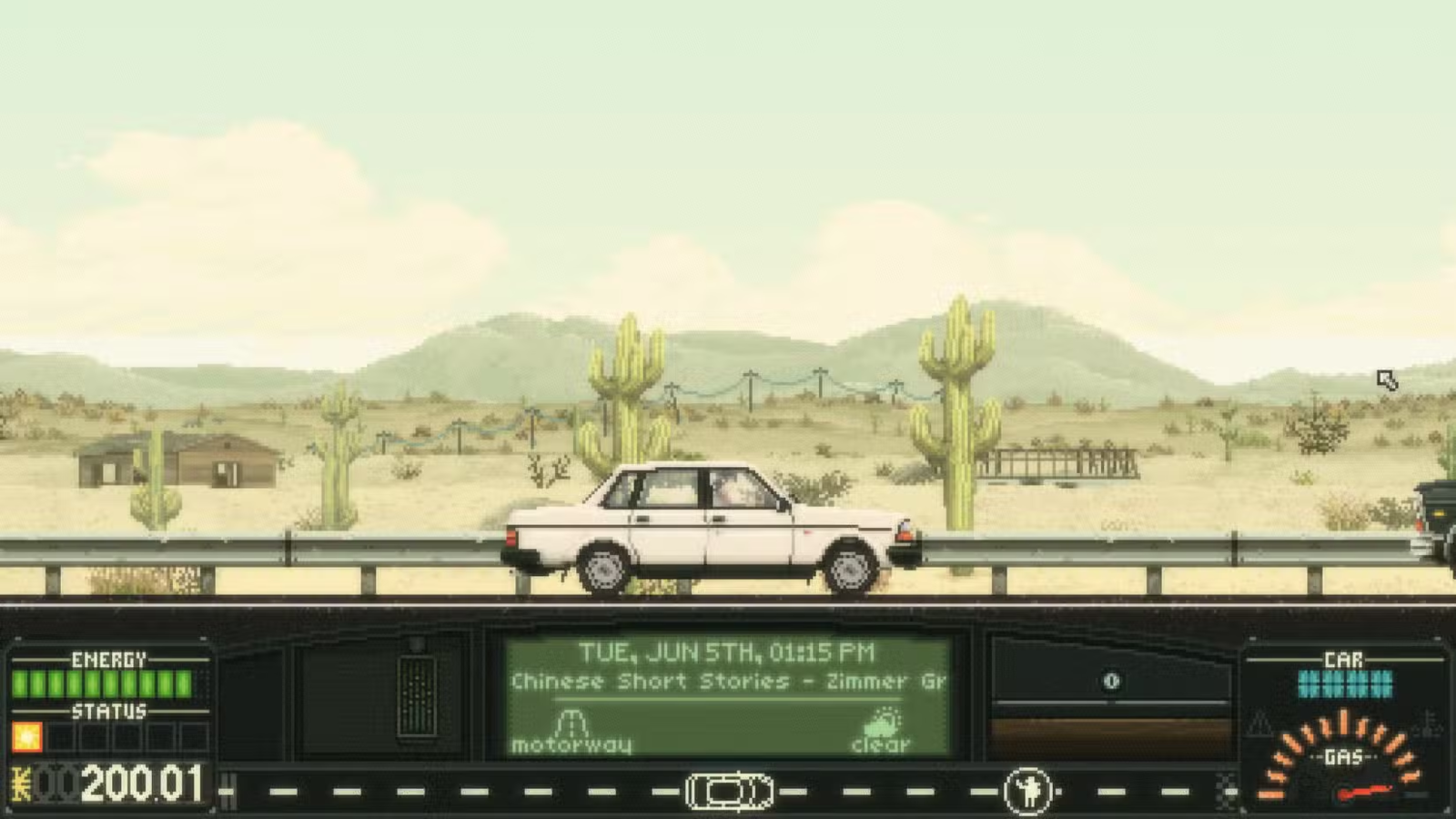1456x819 pixels.
Task: Click the red GAS gauge needle
Action: click(x=1364, y=791)
